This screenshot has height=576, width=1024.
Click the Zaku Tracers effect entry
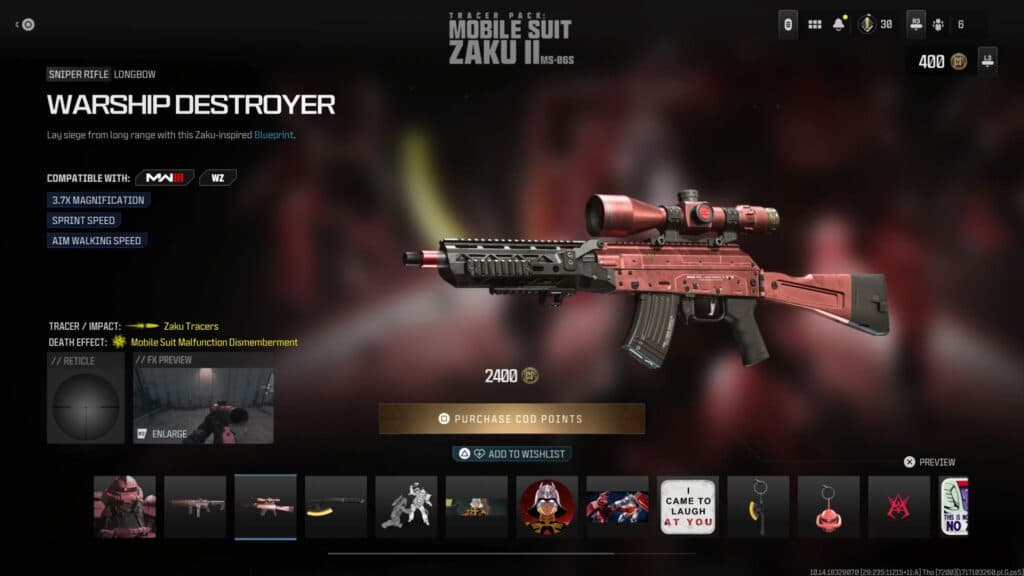(190, 326)
